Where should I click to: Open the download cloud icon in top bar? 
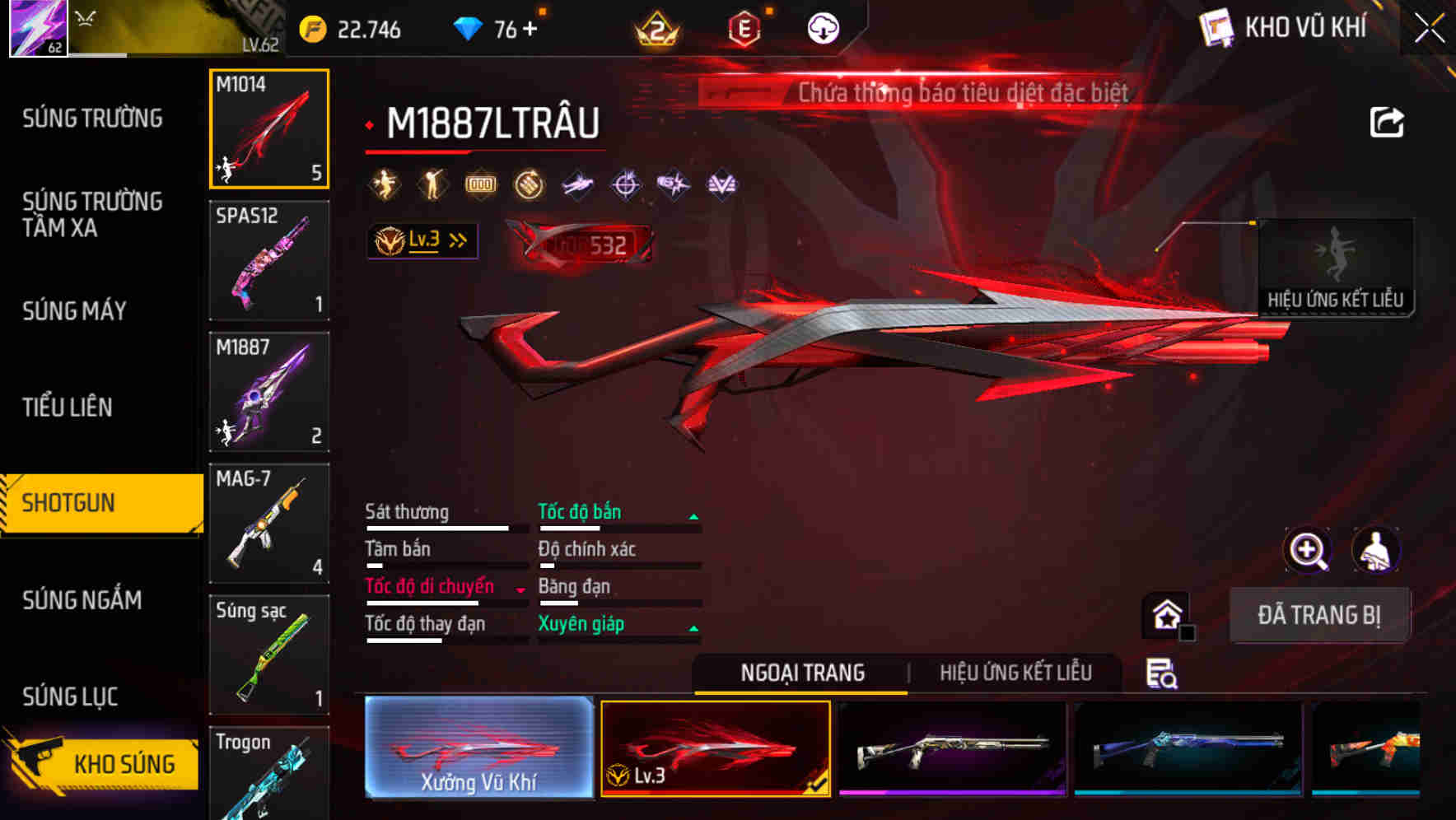(821, 26)
